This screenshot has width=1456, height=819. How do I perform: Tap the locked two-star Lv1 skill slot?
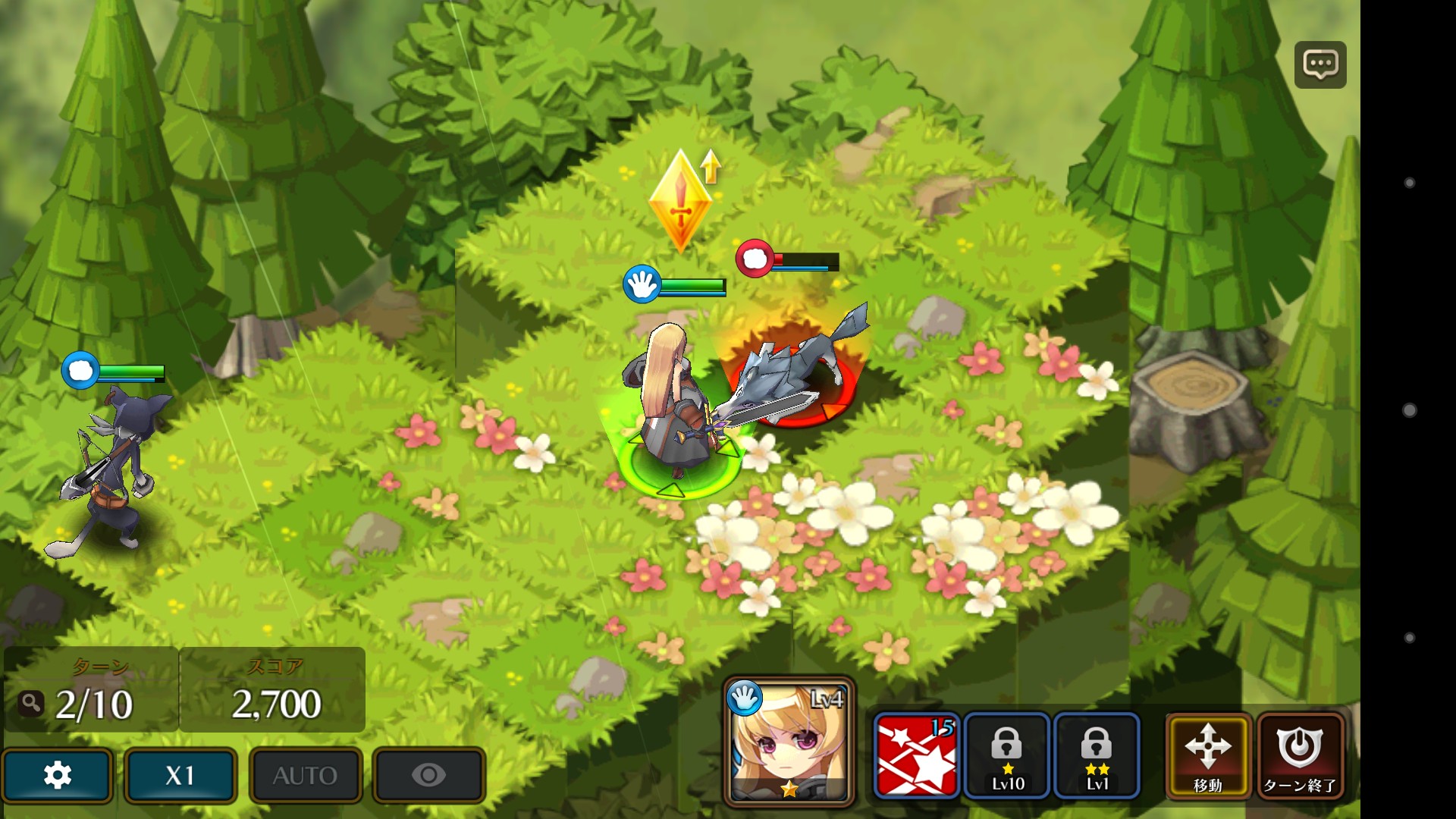1097,755
